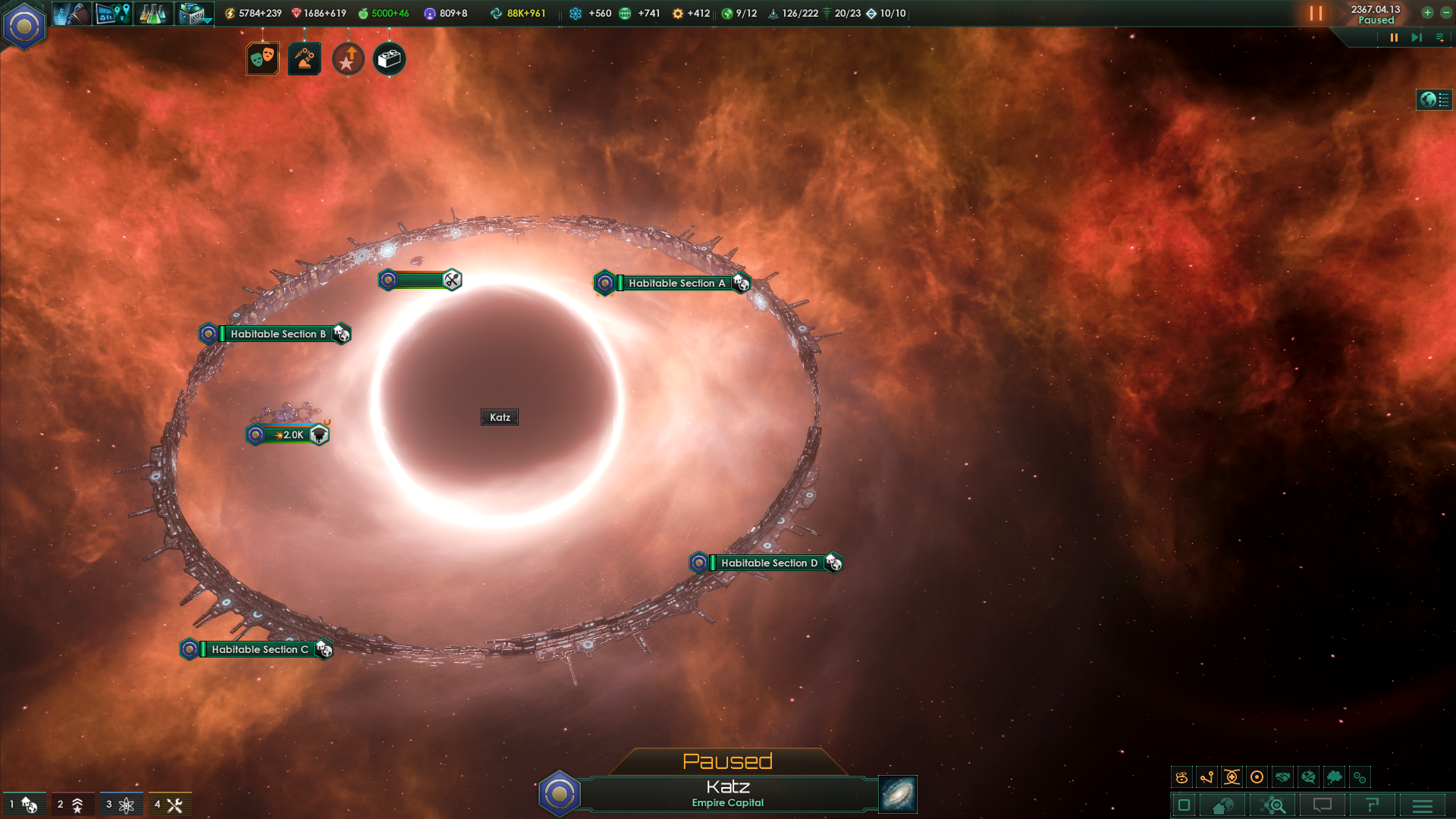Click the robotic arm alert icon
Viewport: 1456px width, 819px height.
click(304, 58)
